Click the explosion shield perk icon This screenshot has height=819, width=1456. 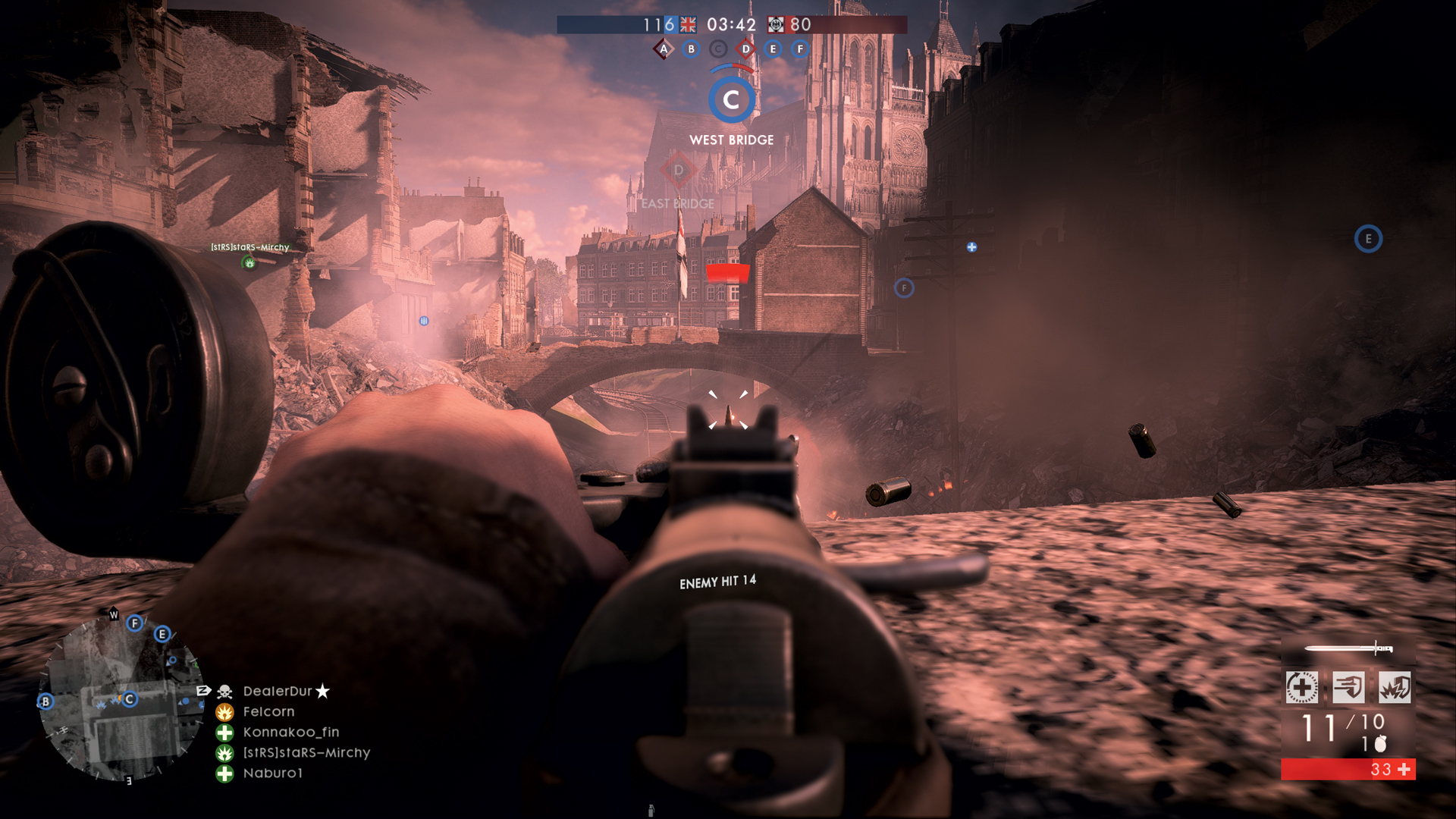(1395, 688)
